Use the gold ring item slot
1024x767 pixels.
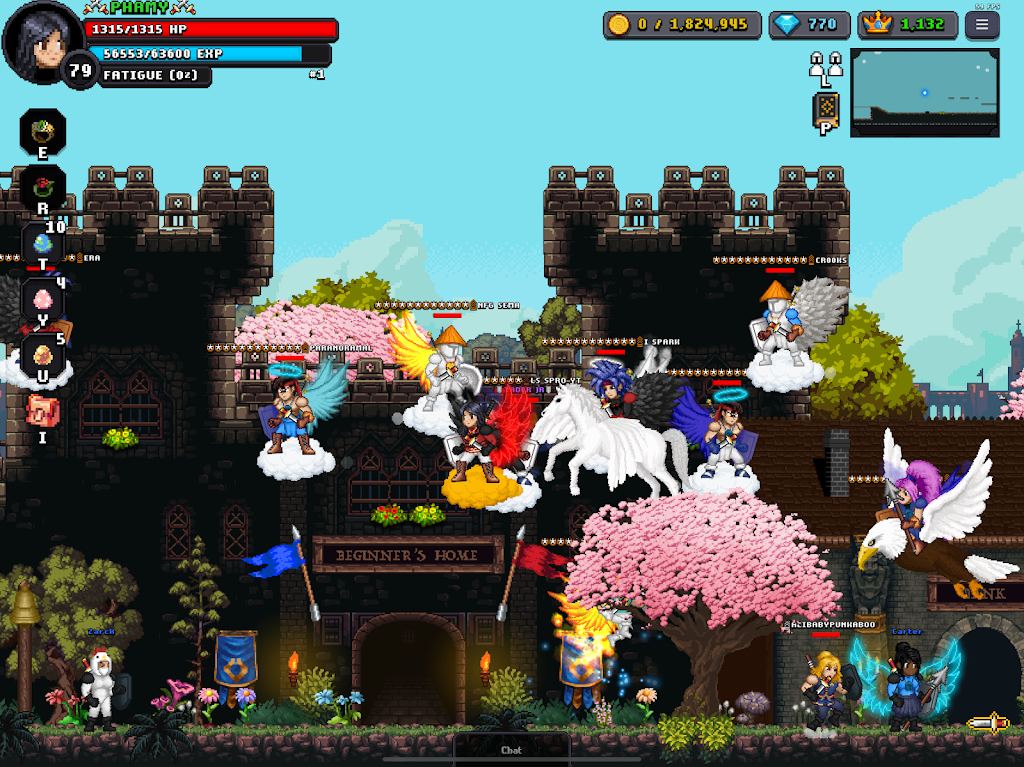[43, 131]
